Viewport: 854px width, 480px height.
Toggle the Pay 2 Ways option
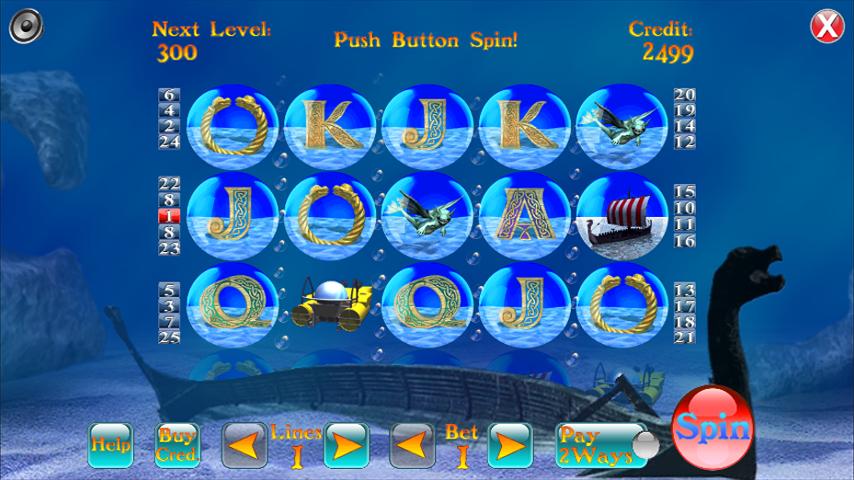pyautogui.click(x=600, y=445)
